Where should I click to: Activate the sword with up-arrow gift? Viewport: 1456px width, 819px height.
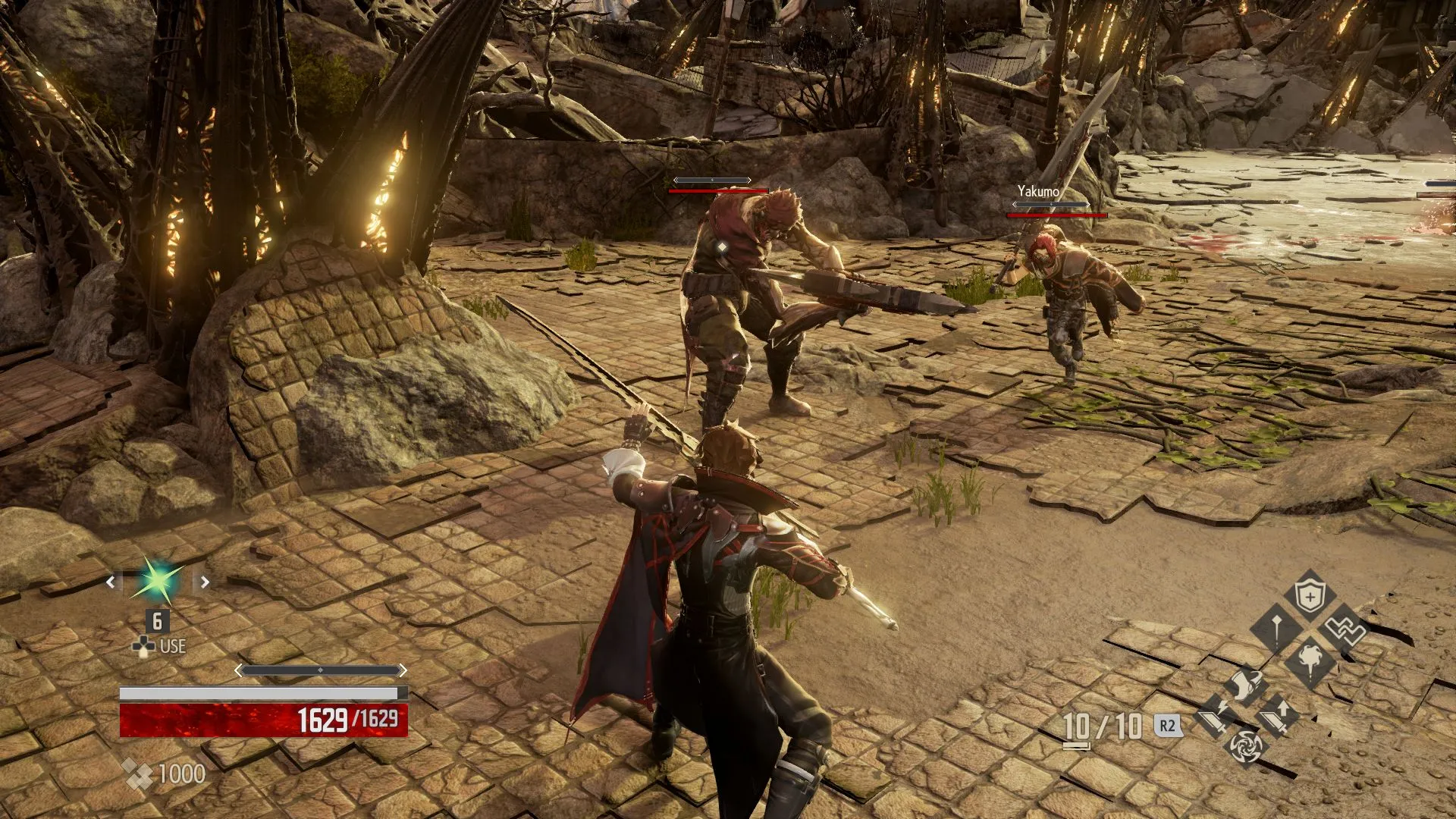tap(1277, 716)
